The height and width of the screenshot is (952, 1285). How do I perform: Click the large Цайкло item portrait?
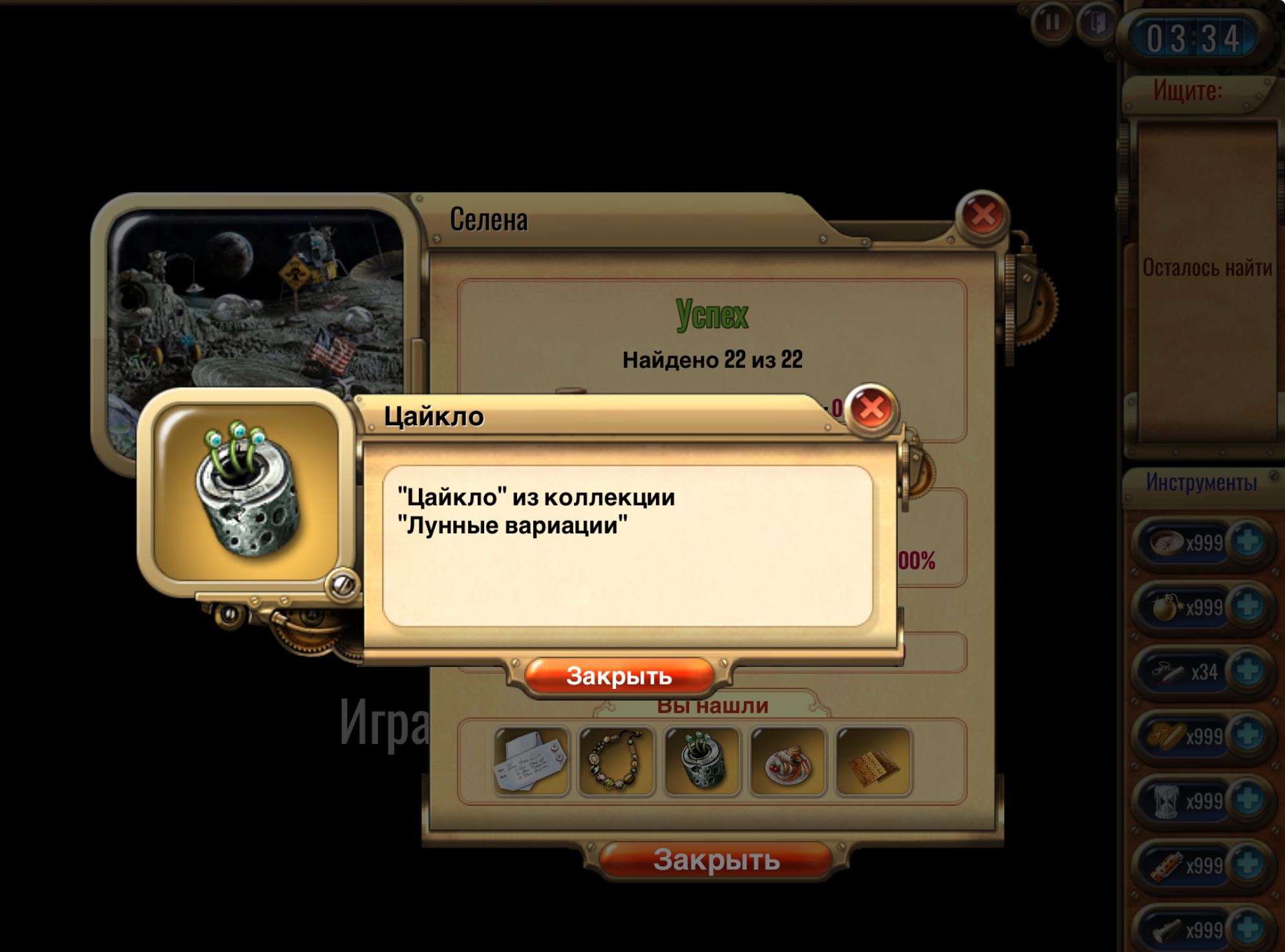(x=246, y=491)
